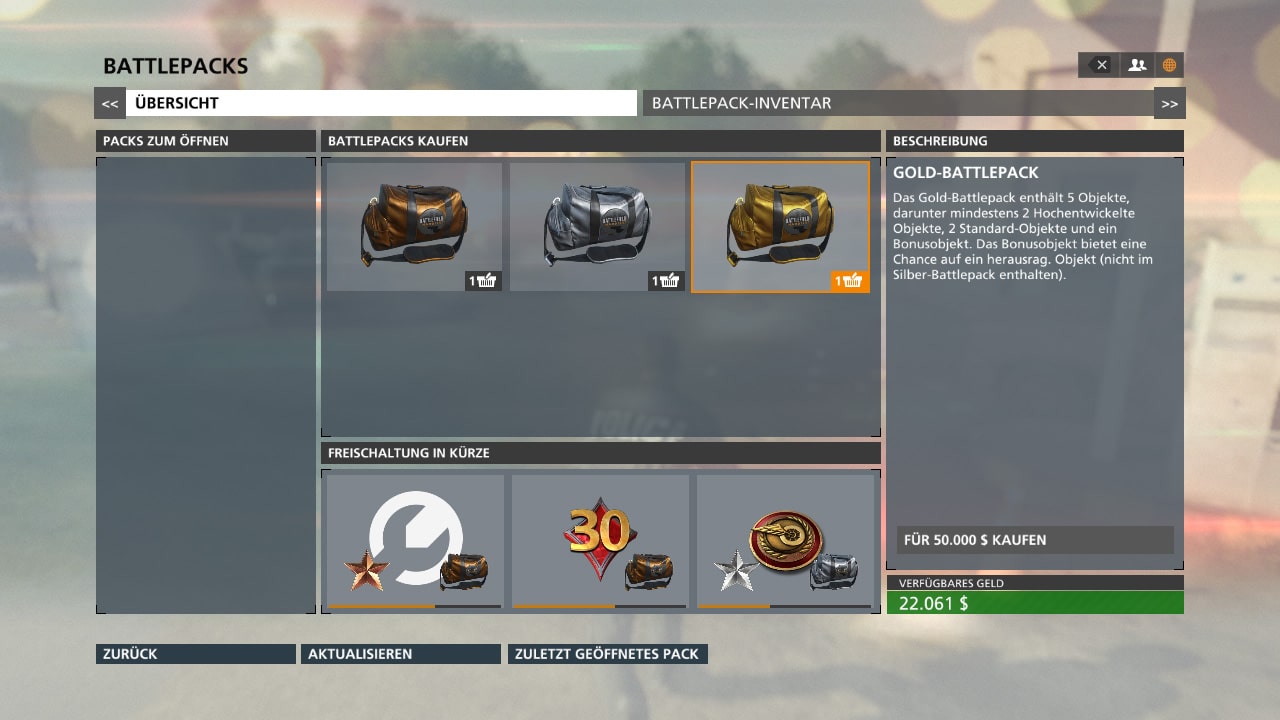Open the friends list icon
1280x720 pixels.
(x=1137, y=65)
